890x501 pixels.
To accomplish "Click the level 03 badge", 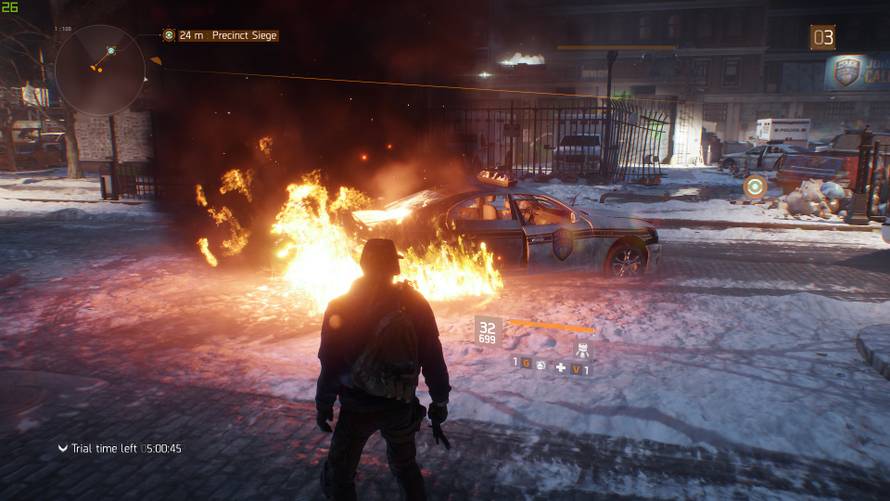I will tap(822, 38).
